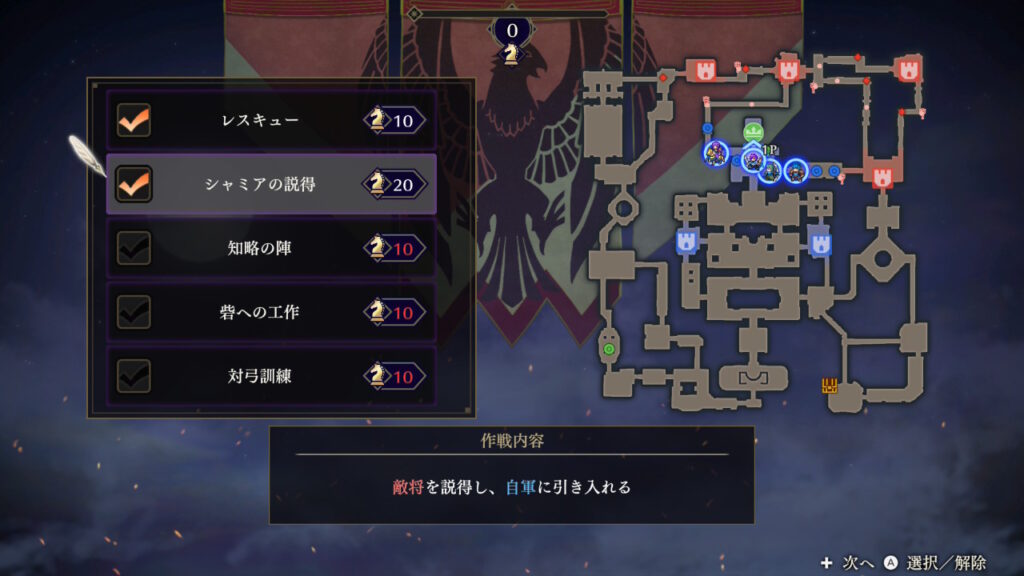
Task: Click the green dot marker on the map
Action: click(608, 349)
